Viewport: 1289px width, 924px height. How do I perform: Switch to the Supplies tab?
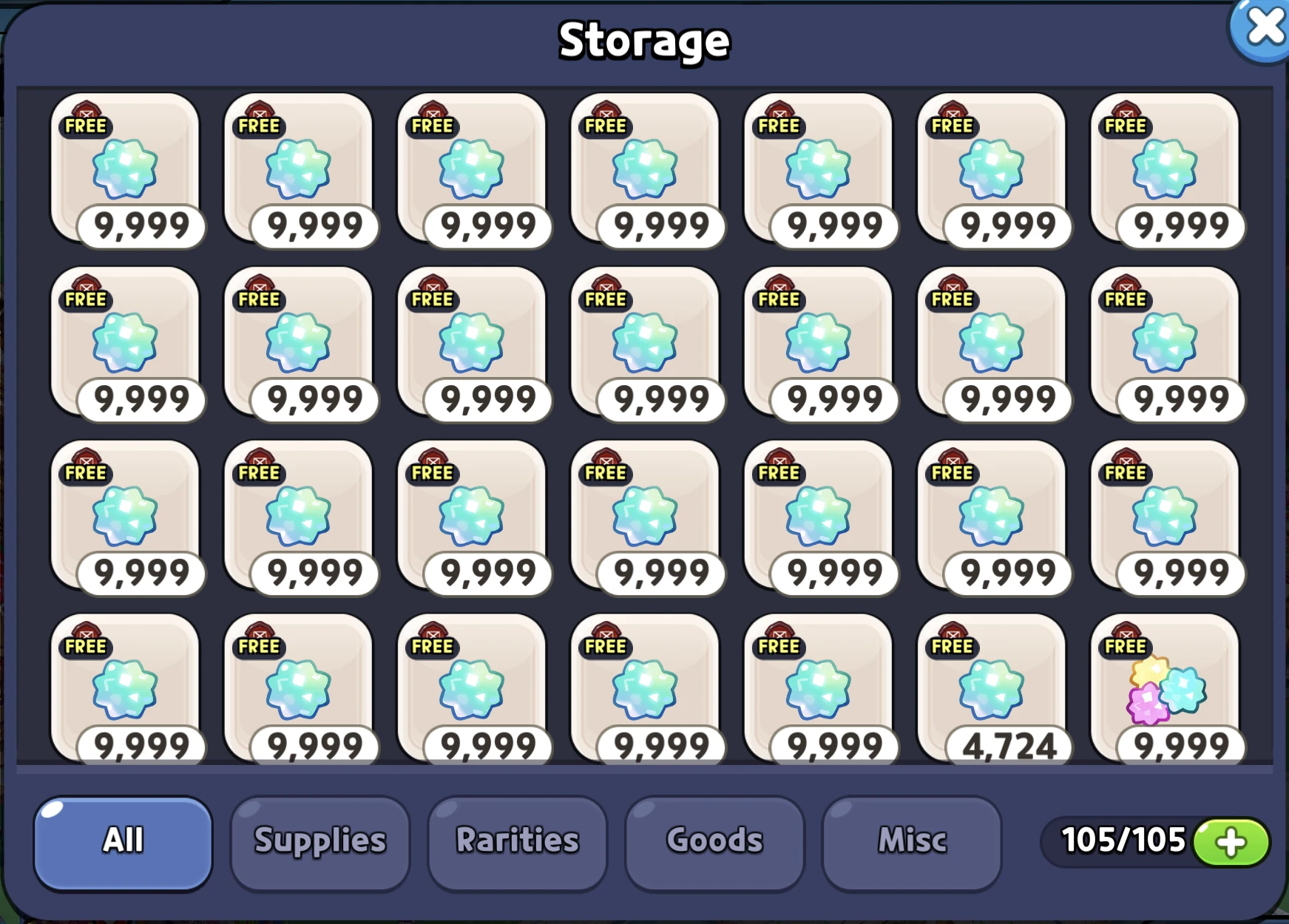point(319,840)
